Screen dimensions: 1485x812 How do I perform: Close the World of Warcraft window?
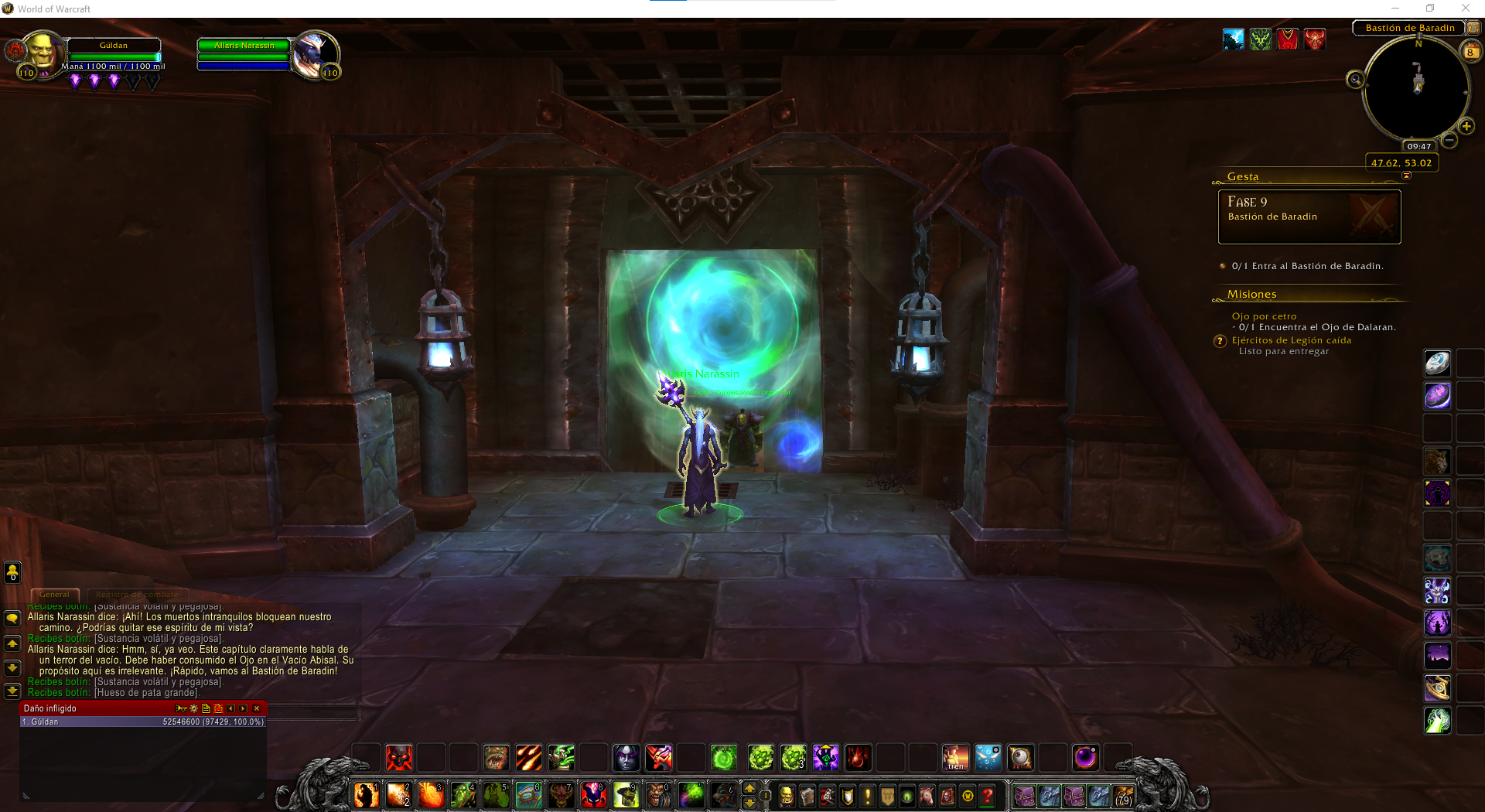click(1465, 9)
